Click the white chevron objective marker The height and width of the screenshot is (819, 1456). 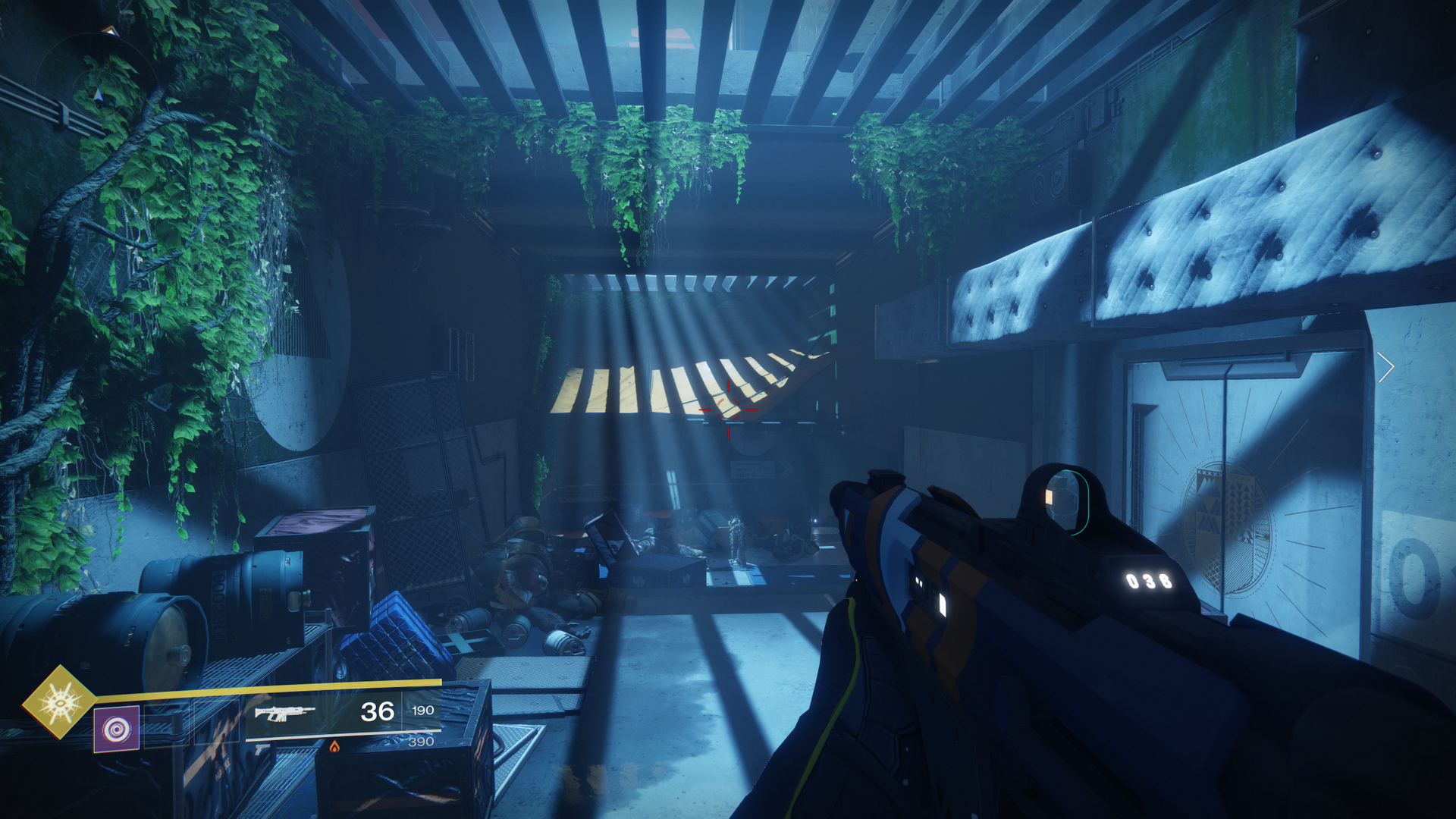(x=1386, y=368)
